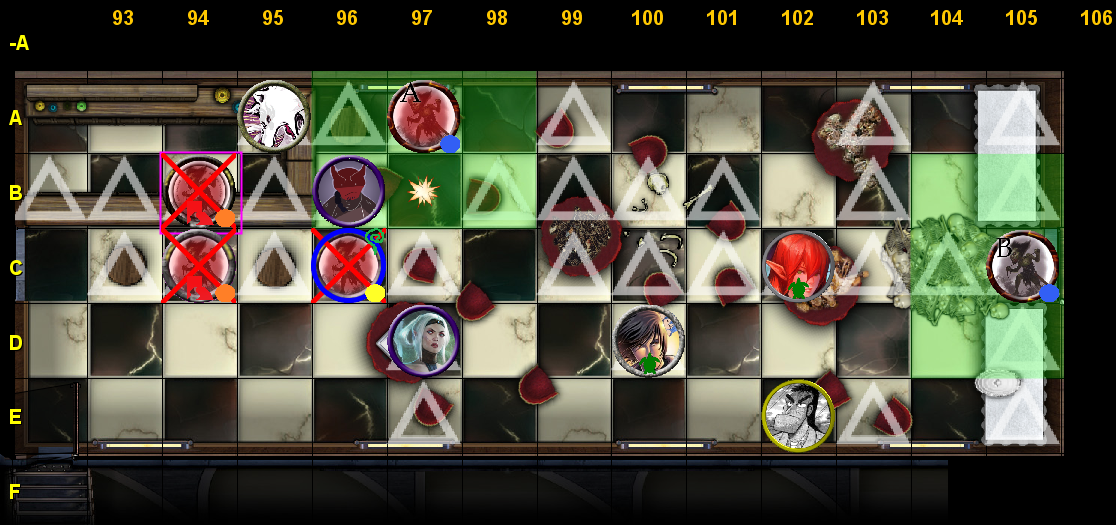Select the crossed-out token inside the magenta box

coord(200,192)
